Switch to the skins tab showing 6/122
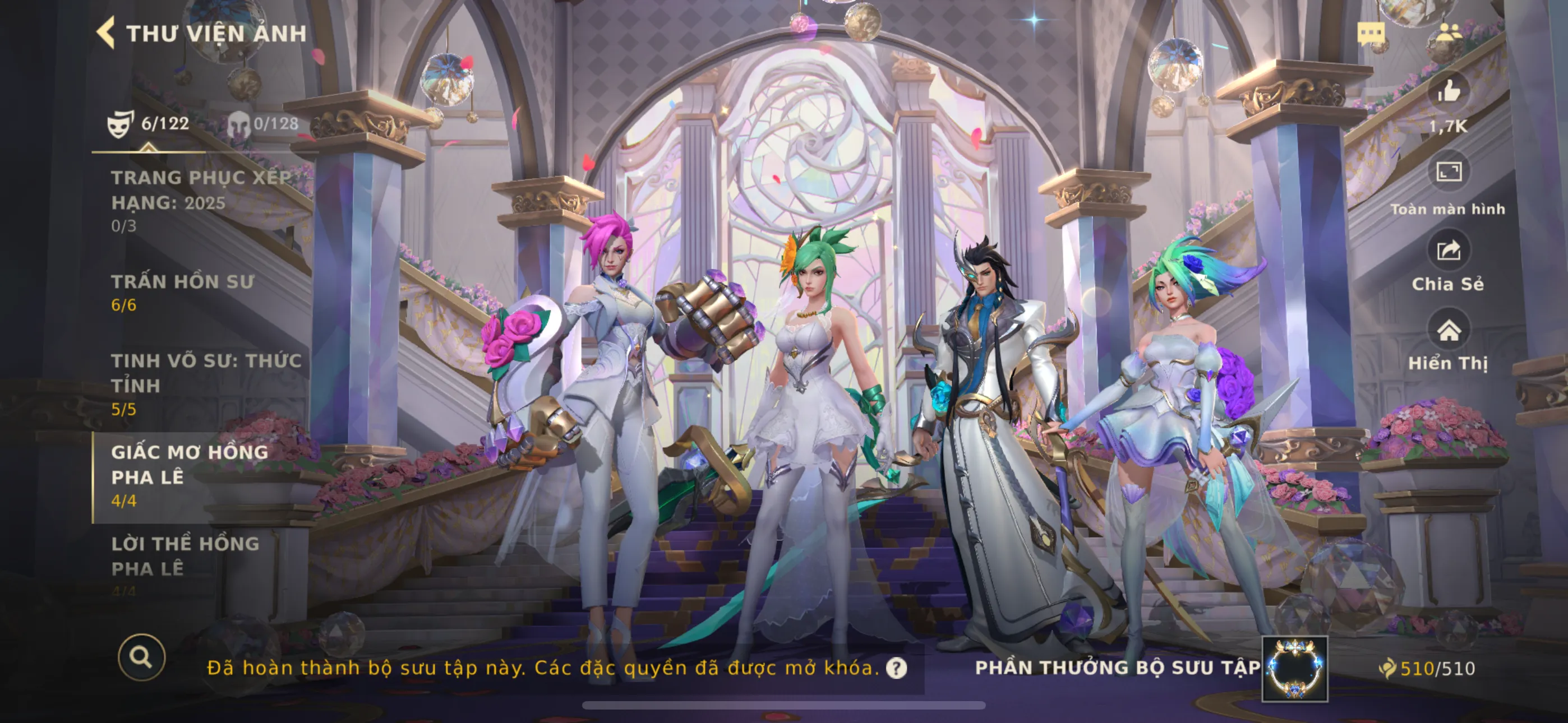 click(148, 123)
